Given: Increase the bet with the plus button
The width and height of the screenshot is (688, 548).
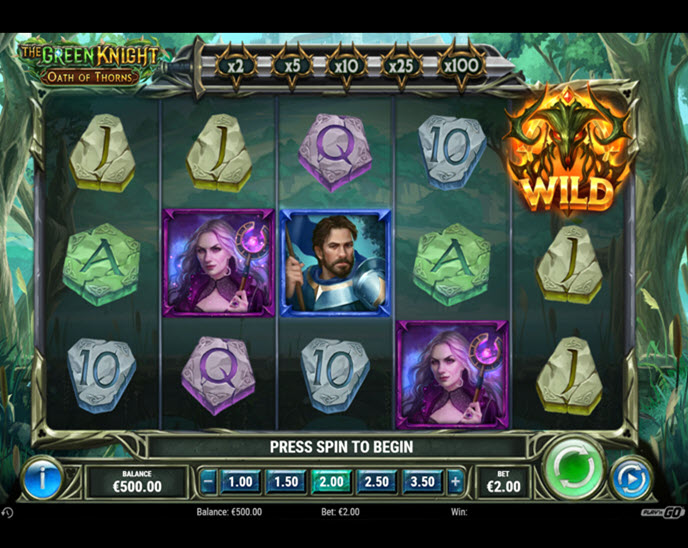Looking at the screenshot, I should 456,481.
